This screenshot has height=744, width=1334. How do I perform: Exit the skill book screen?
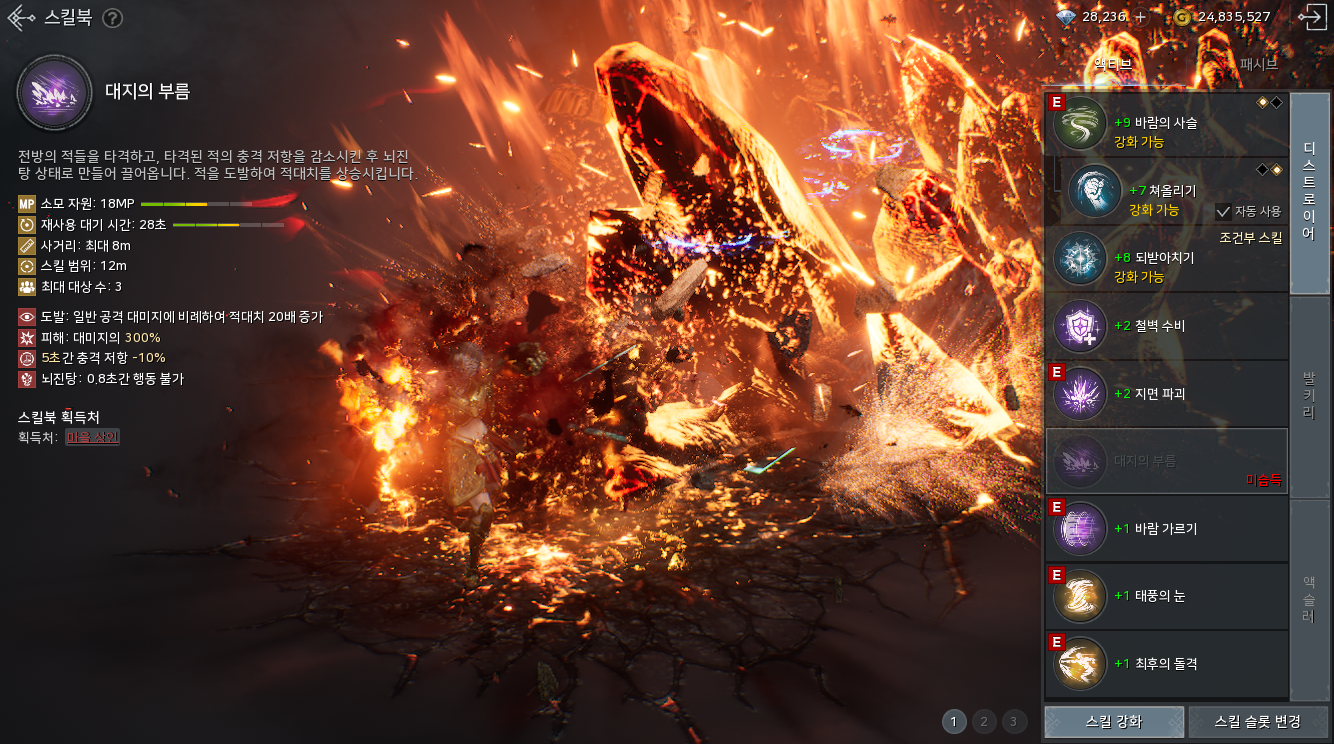(x=1310, y=17)
